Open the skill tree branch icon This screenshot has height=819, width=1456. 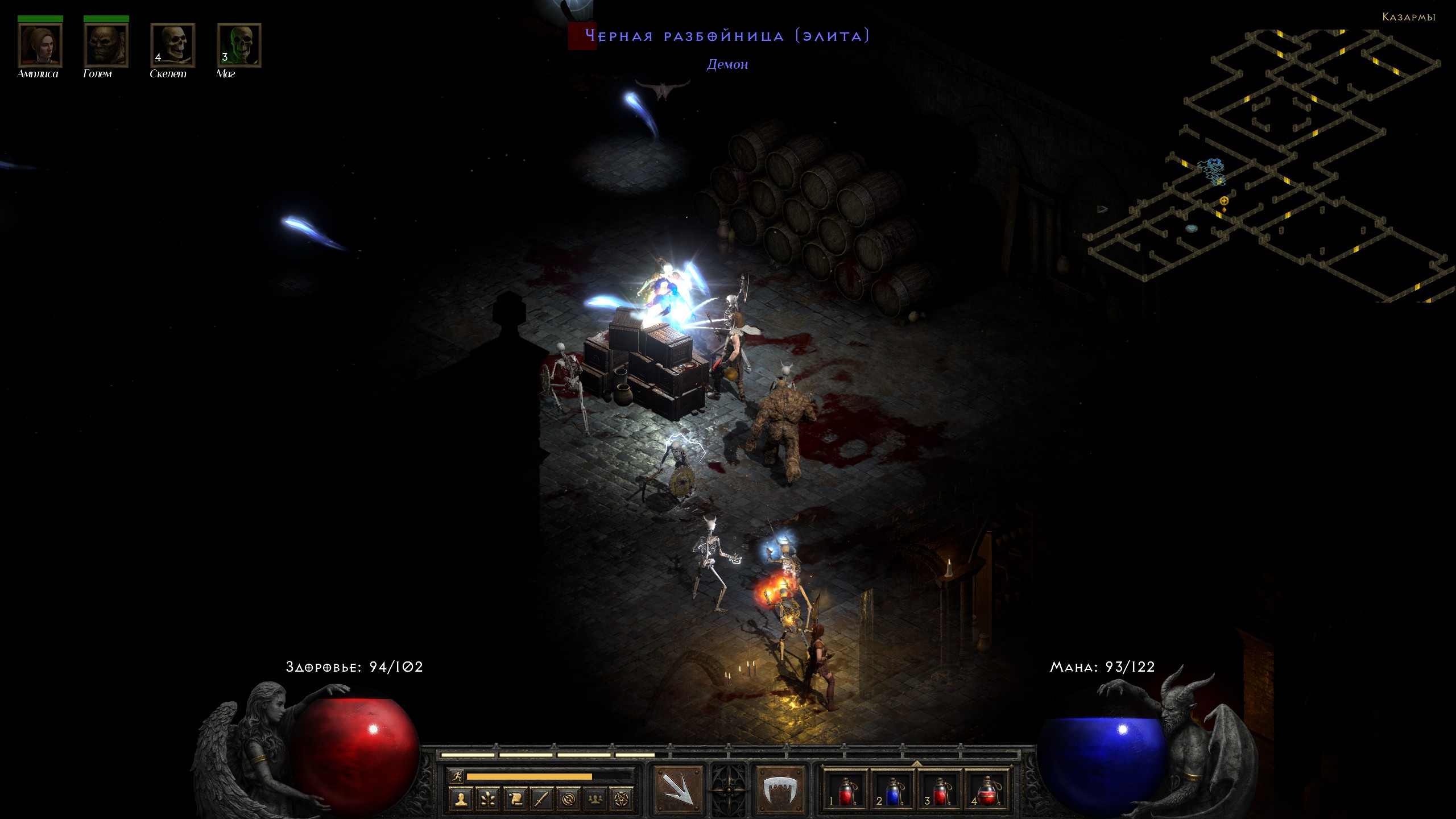click(x=487, y=800)
